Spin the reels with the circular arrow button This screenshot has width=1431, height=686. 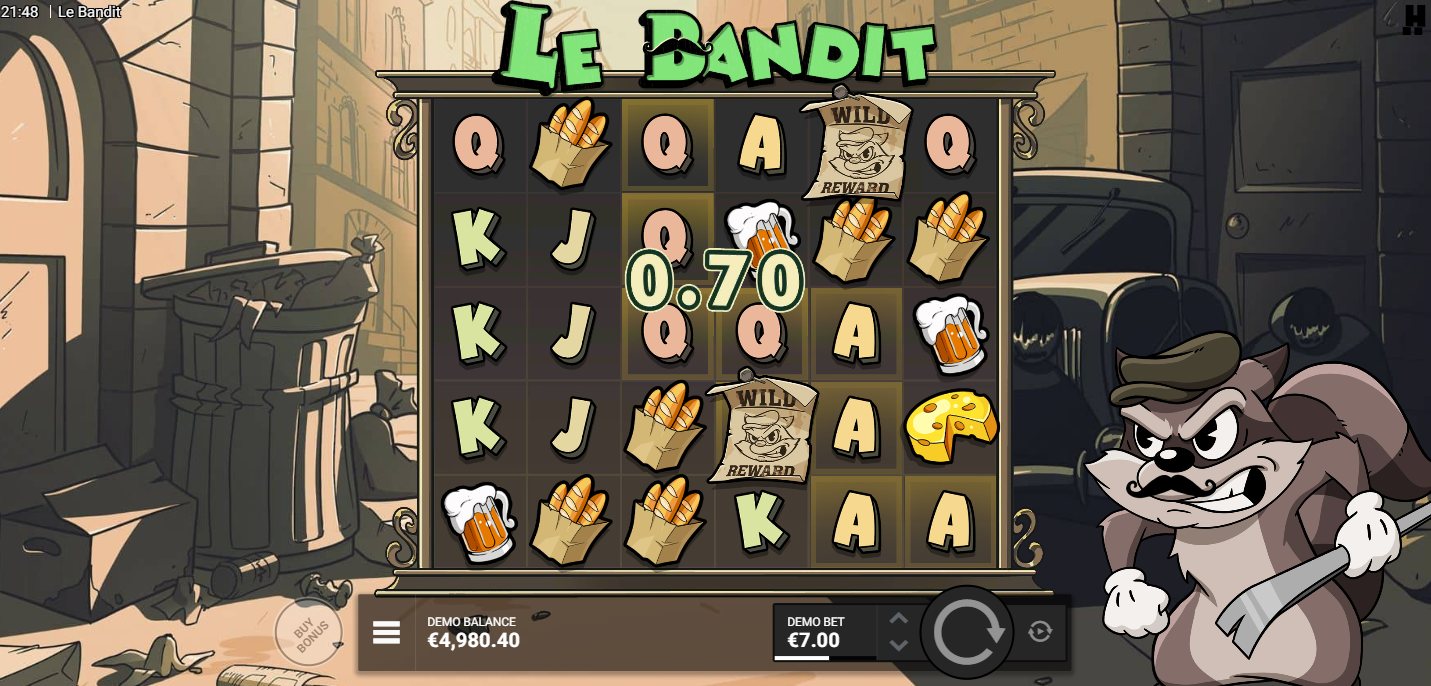coord(967,632)
